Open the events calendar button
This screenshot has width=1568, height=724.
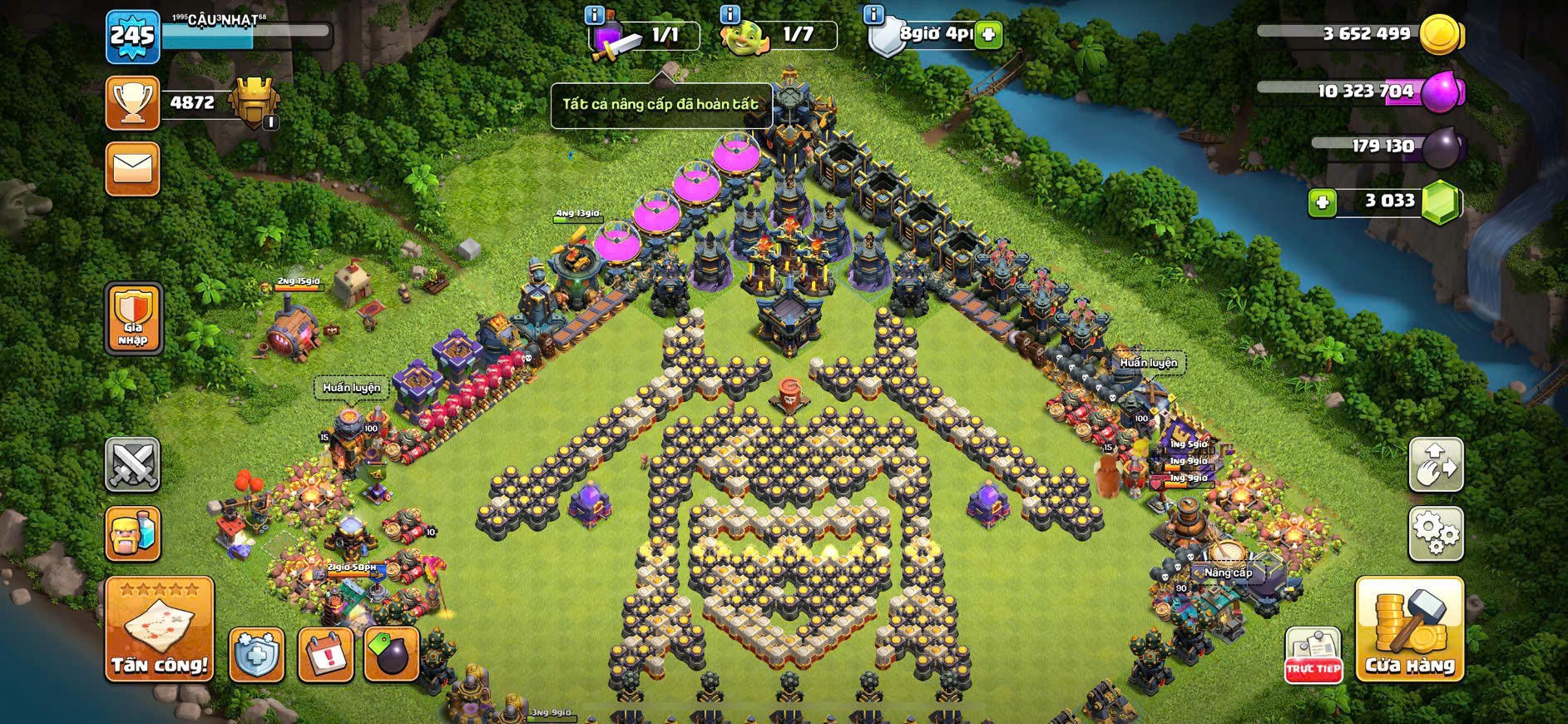click(324, 655)
